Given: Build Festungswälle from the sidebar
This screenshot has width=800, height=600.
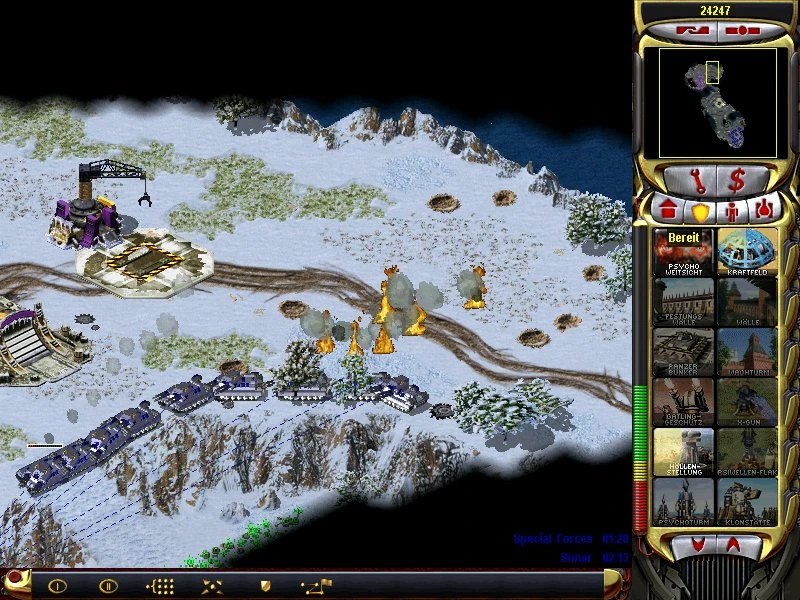Looking at the screenshot, I should [683, 303].
